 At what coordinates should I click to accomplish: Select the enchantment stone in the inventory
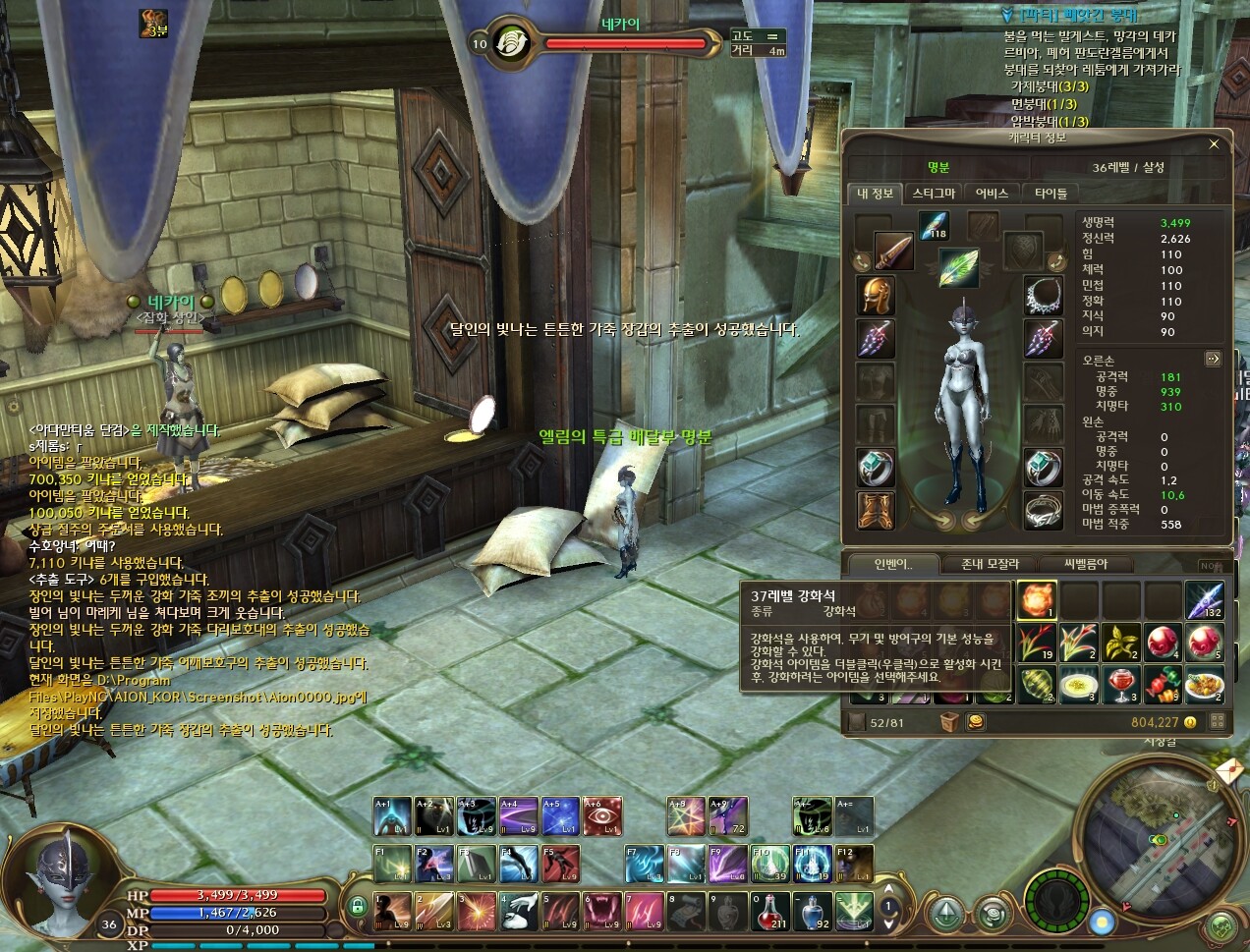pos(1037,599)
